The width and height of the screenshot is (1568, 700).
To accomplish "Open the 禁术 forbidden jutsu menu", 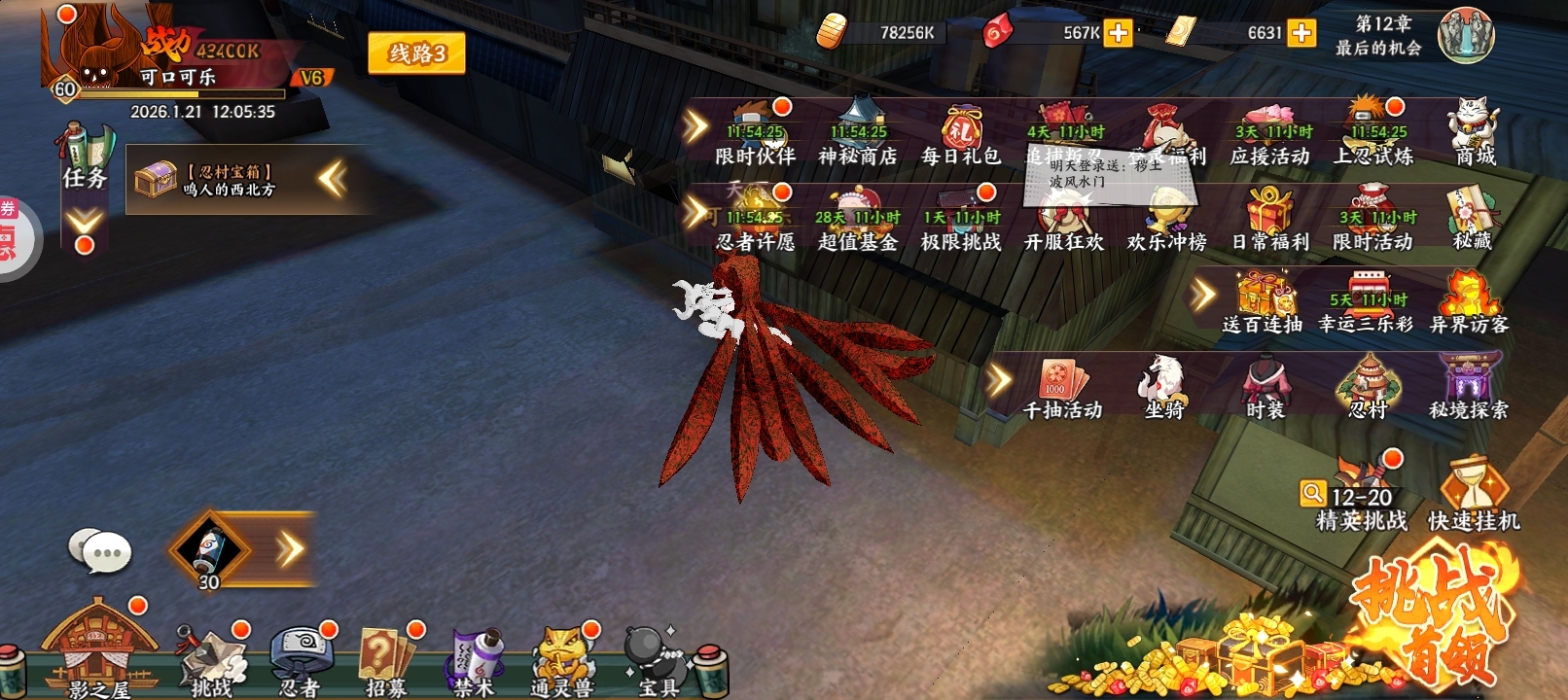I will 475,661.
